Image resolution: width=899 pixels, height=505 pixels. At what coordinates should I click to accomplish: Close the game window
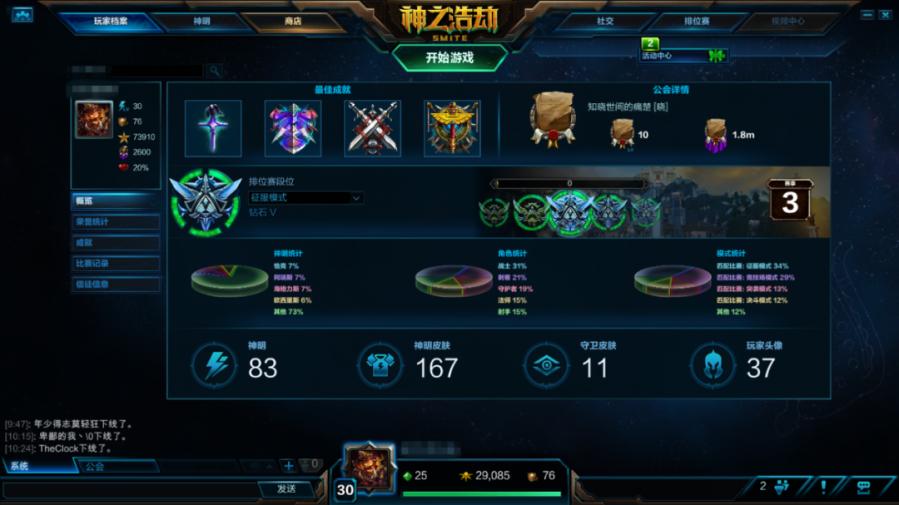click(886, 14)
